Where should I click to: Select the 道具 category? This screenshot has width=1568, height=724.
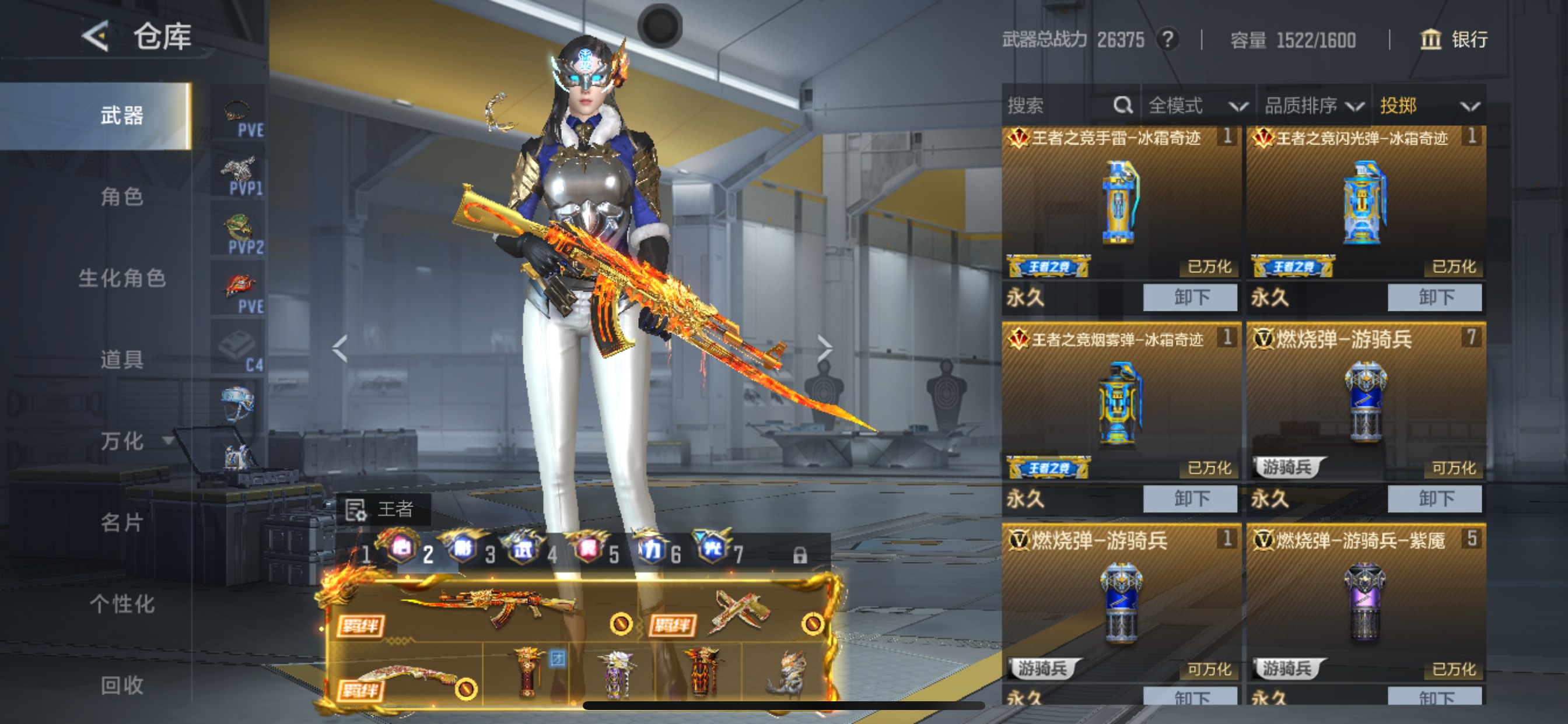[122, 360]
